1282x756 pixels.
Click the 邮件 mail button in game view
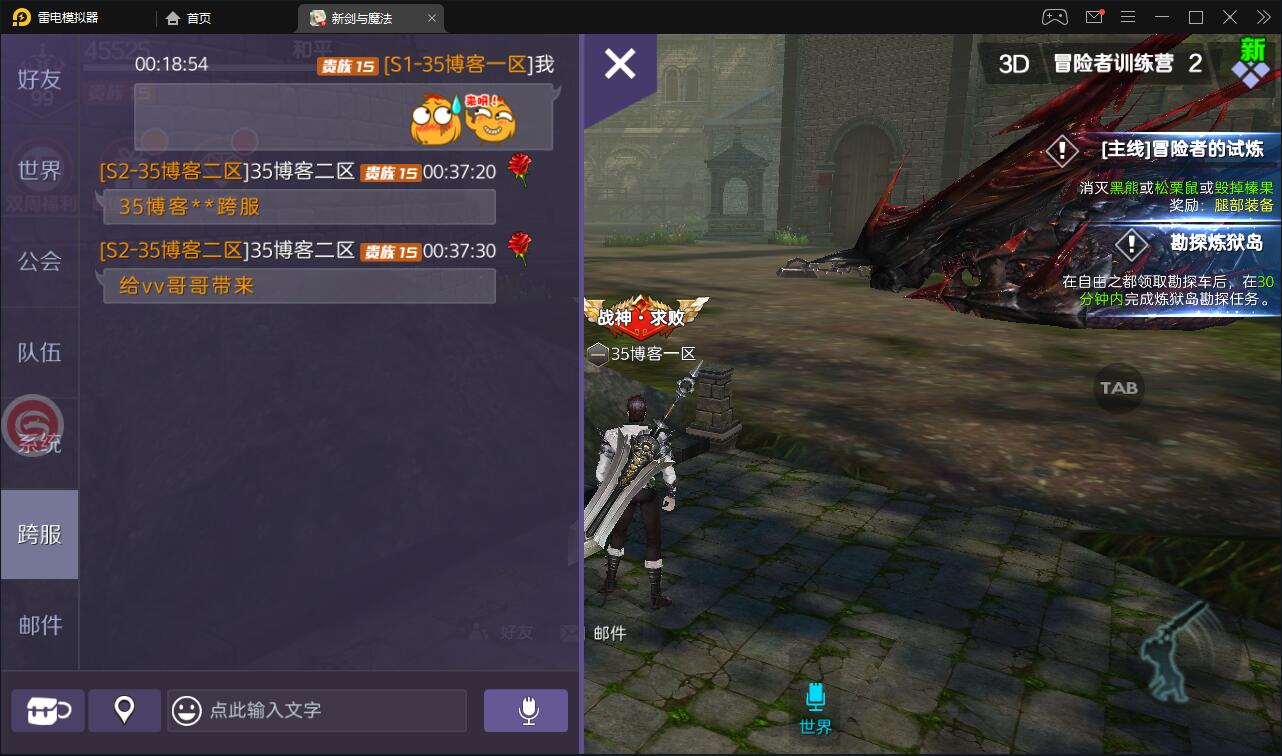pos(611,633)
